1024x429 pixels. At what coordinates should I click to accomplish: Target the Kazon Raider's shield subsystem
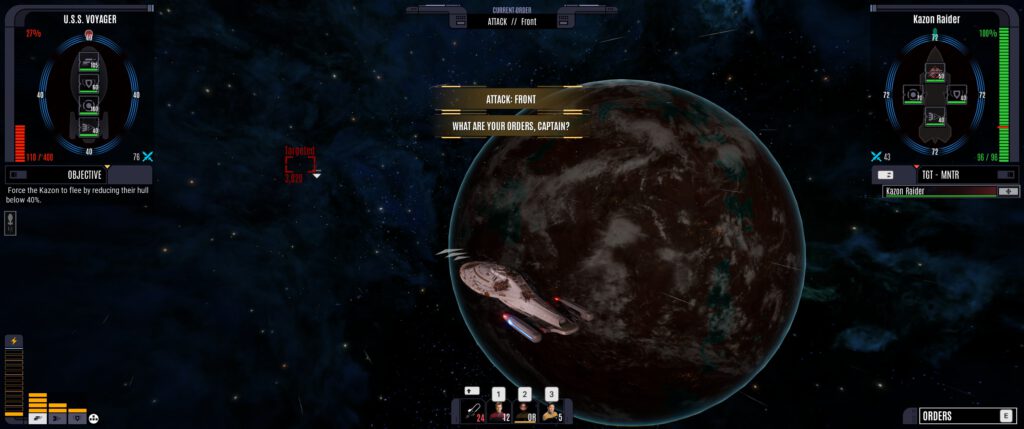(958, 94)
